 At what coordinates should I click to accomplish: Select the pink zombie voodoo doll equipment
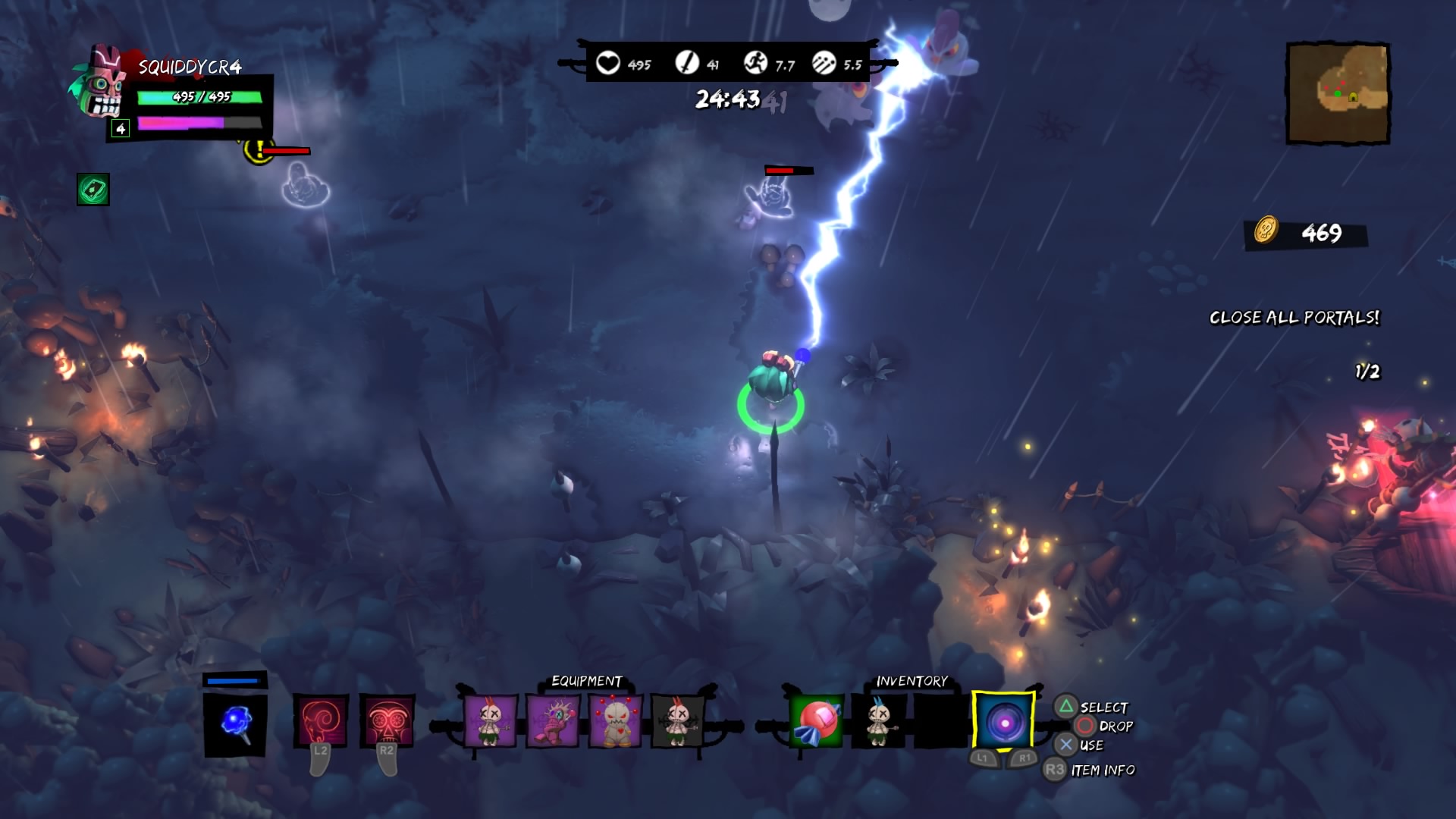click(x=553, y=721)
